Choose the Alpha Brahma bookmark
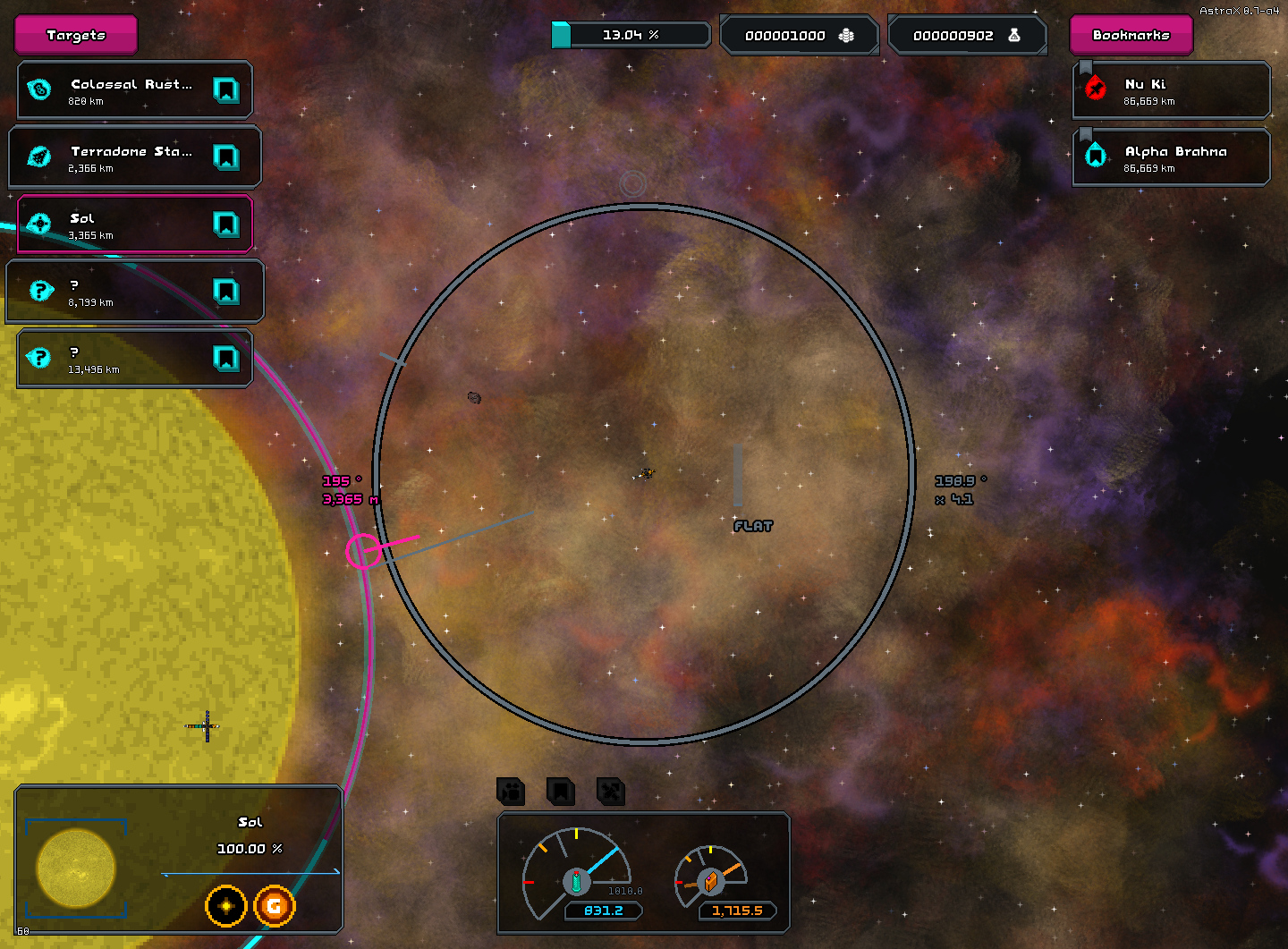Screen dimensions: 1288x949 pyautogui.click(x=1172, y=157)
